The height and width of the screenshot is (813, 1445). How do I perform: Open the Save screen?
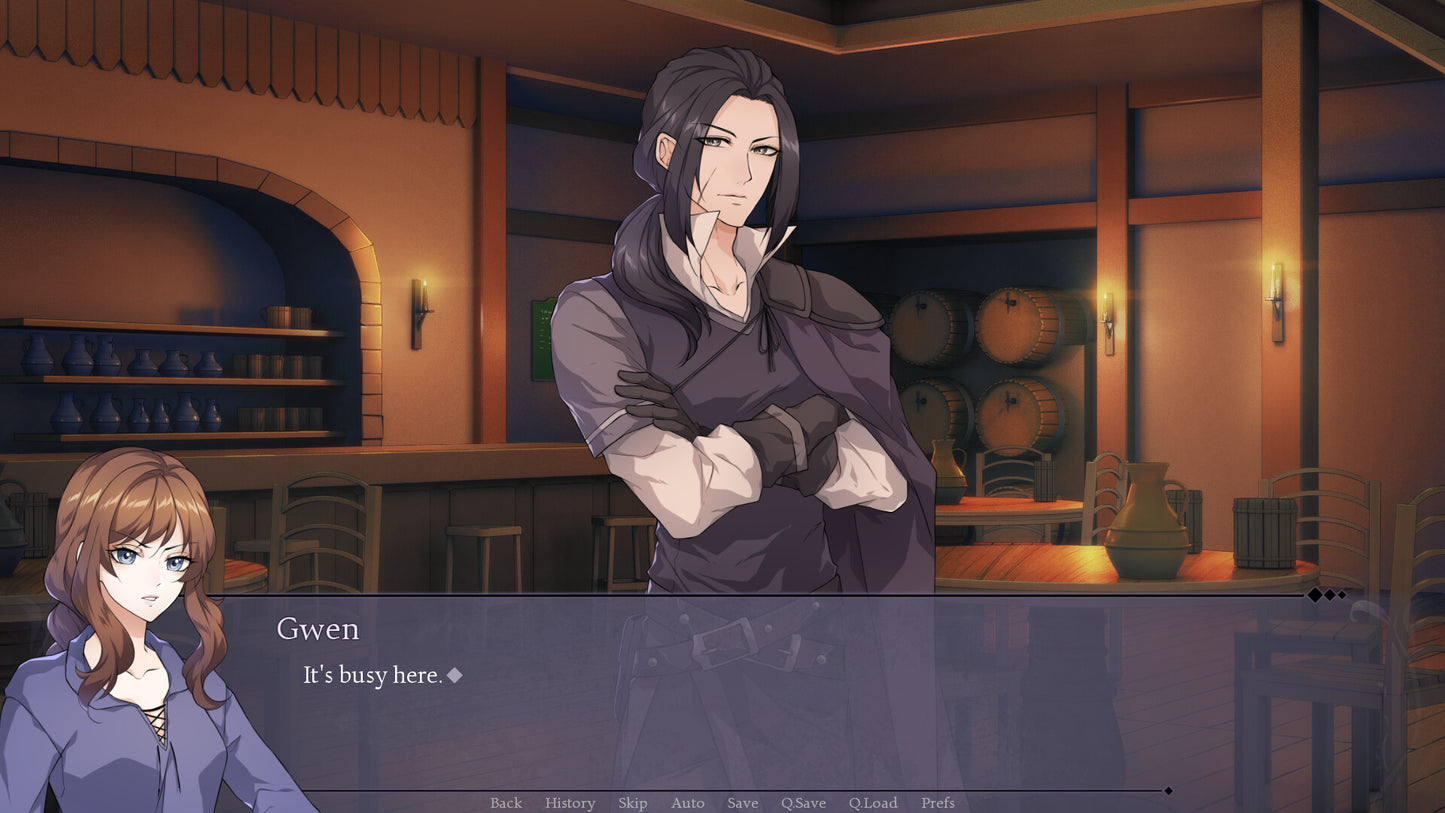[742, 802]
